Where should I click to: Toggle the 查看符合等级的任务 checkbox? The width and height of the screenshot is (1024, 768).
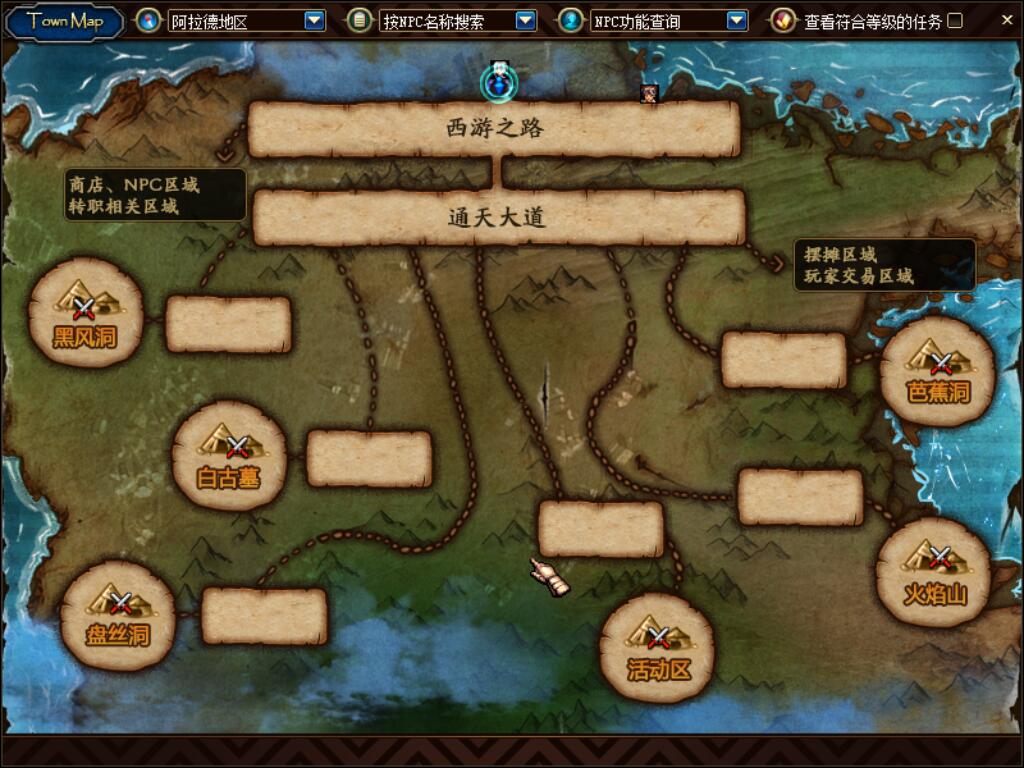(955, 20)
